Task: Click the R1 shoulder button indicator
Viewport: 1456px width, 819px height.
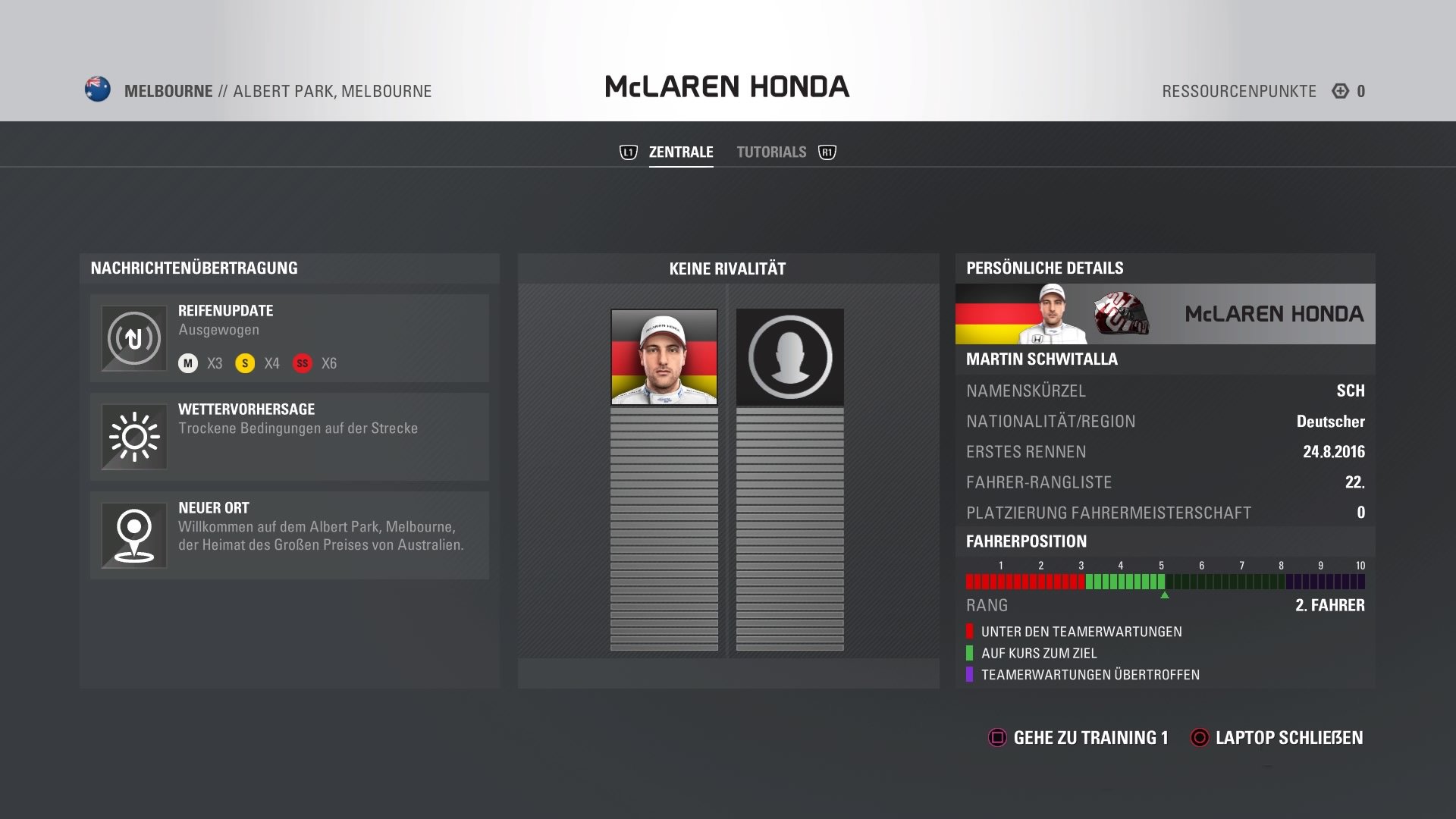Action: click(x=827, y=152)
